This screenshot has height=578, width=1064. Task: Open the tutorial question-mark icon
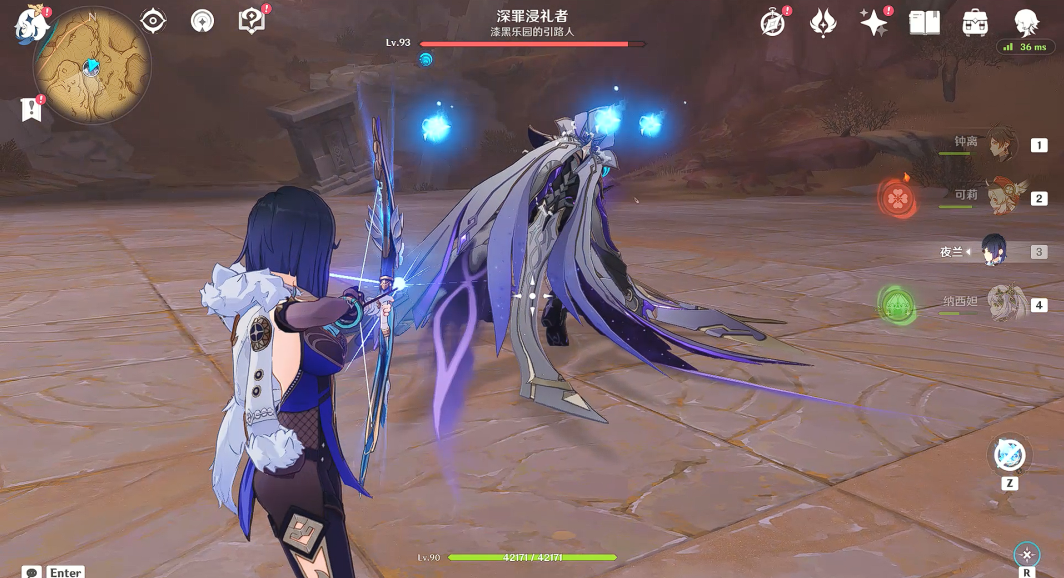tap(251, 20)
